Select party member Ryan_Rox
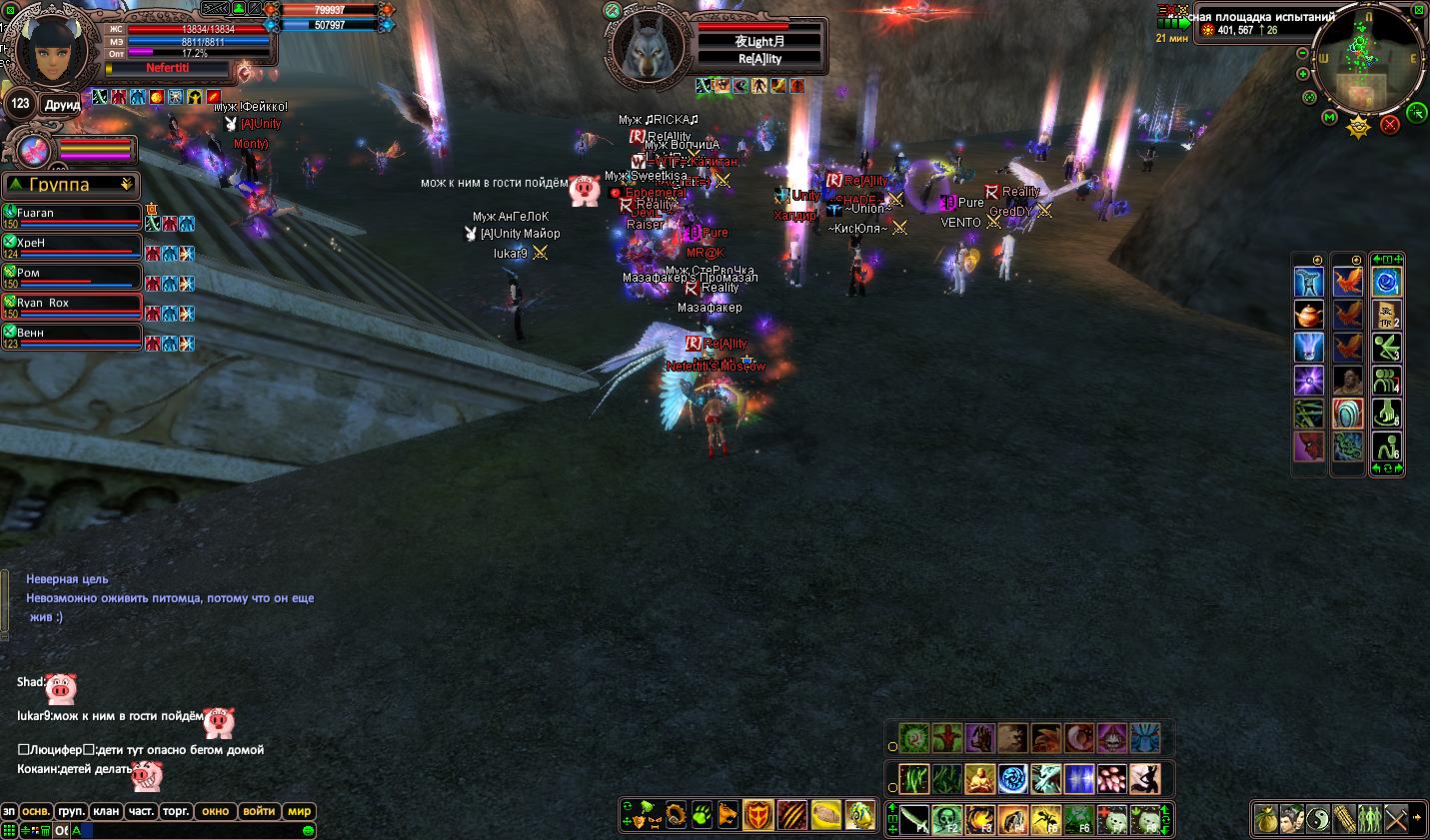The width and height of the screenshot is (1430, 840). click(x=72, y=308)
